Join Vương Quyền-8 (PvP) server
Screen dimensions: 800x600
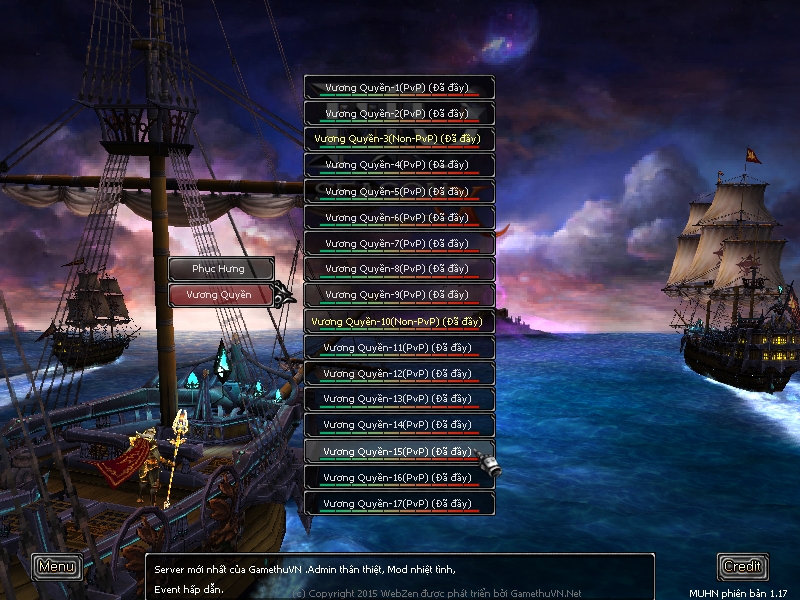pos(399,270)
